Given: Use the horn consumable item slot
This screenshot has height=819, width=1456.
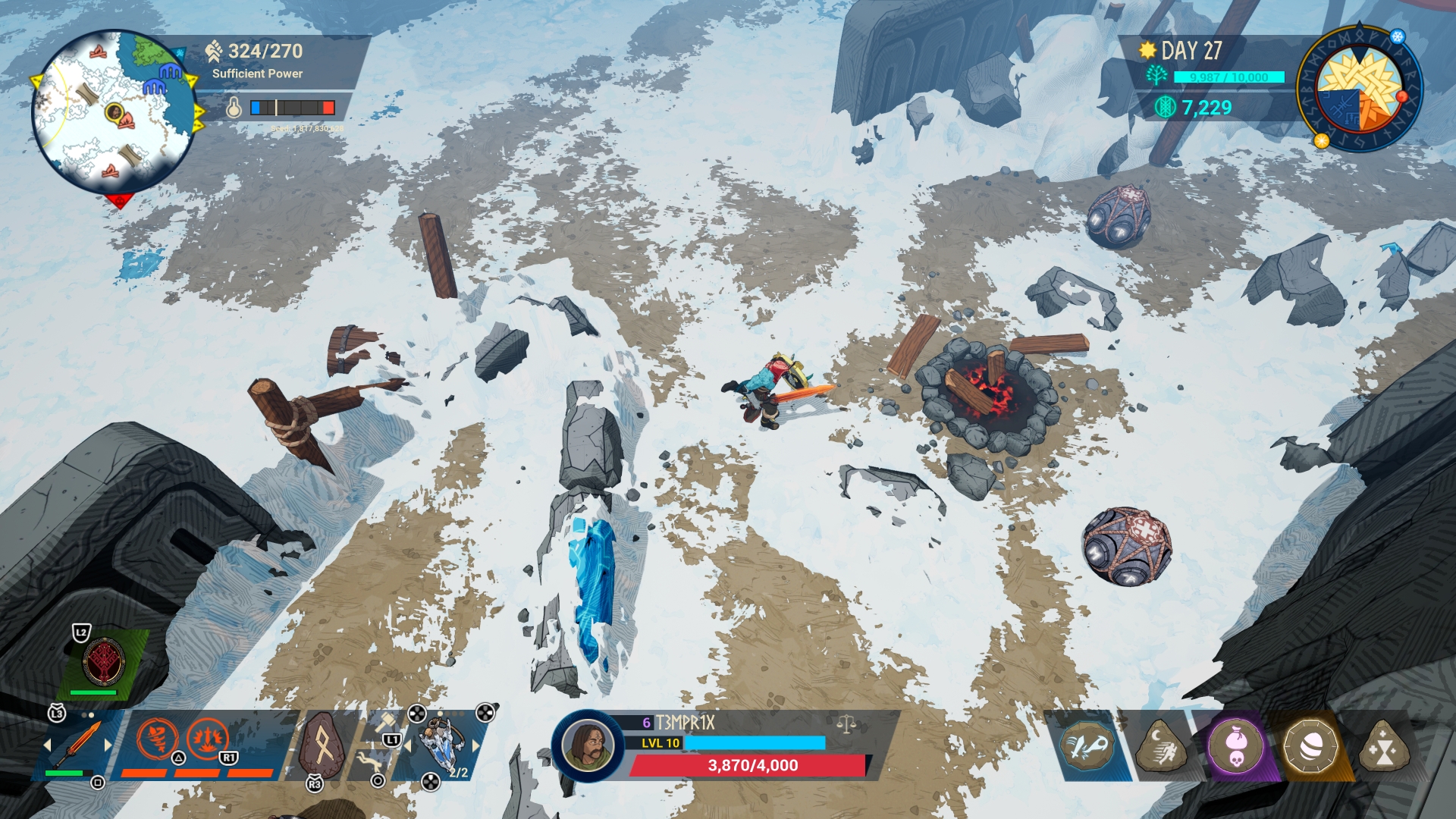Looking at the screenshot, I should (x=441, y=745).
